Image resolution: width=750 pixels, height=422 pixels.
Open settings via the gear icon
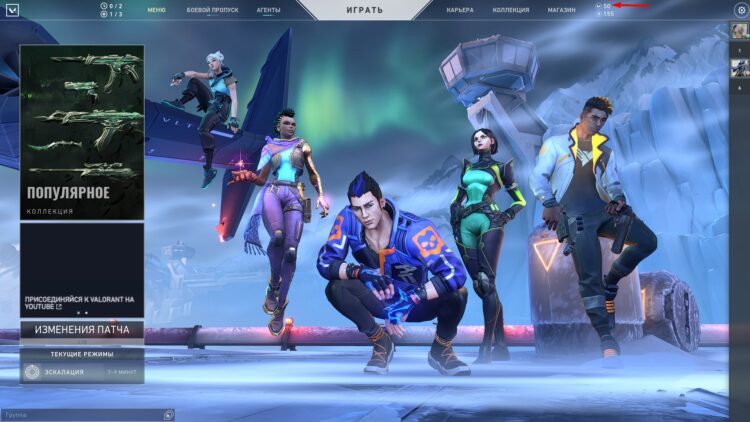[x=741, y=10]
